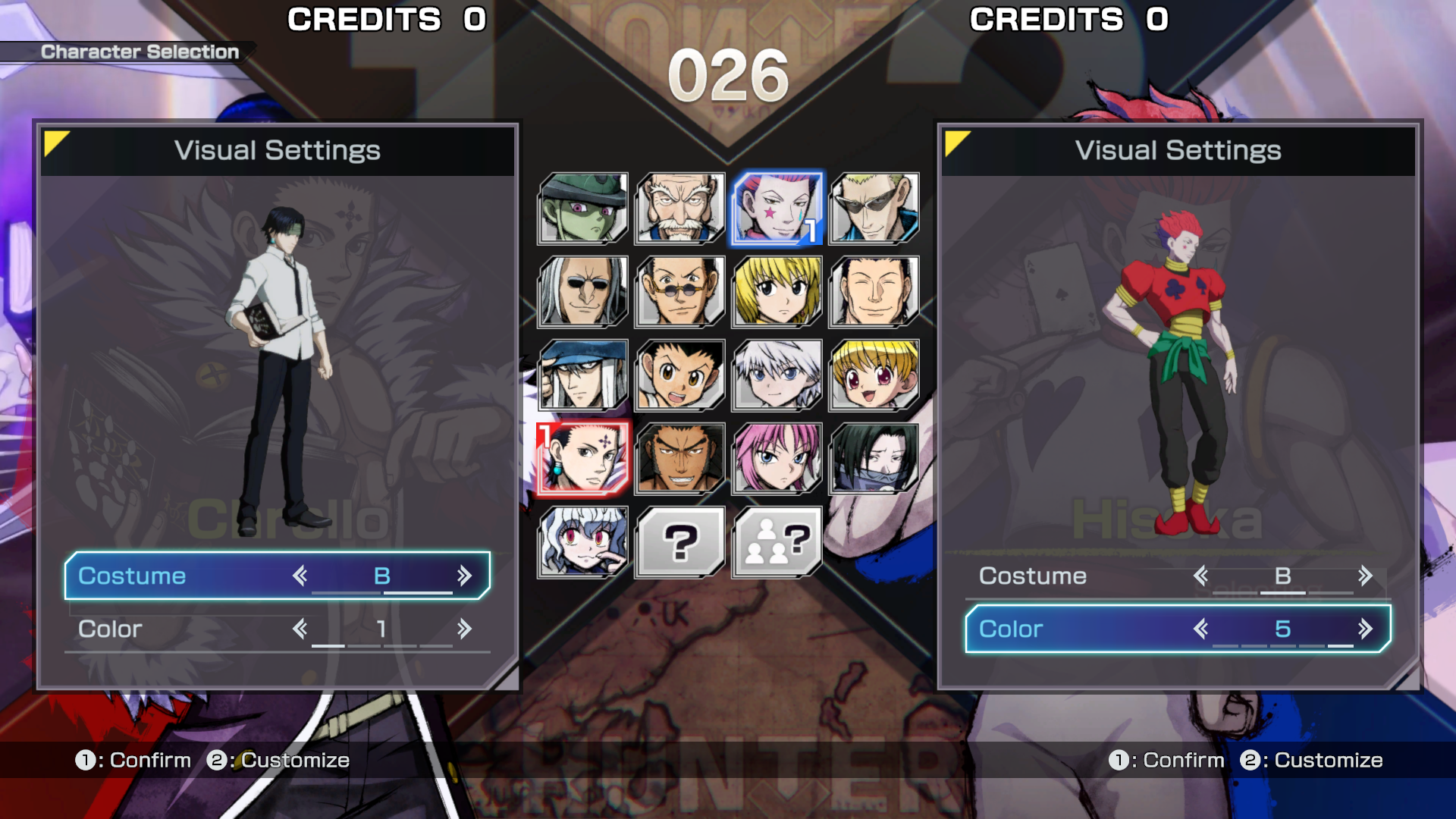The height and width of the screenshot is (819, 1456).
Task: Go back one Costume on left panel
Action: point(300,576)
